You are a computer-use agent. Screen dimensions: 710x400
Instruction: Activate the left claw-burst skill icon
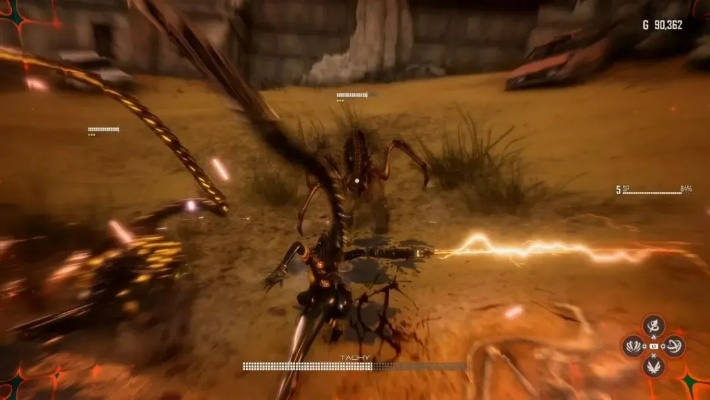pos(633,346)
